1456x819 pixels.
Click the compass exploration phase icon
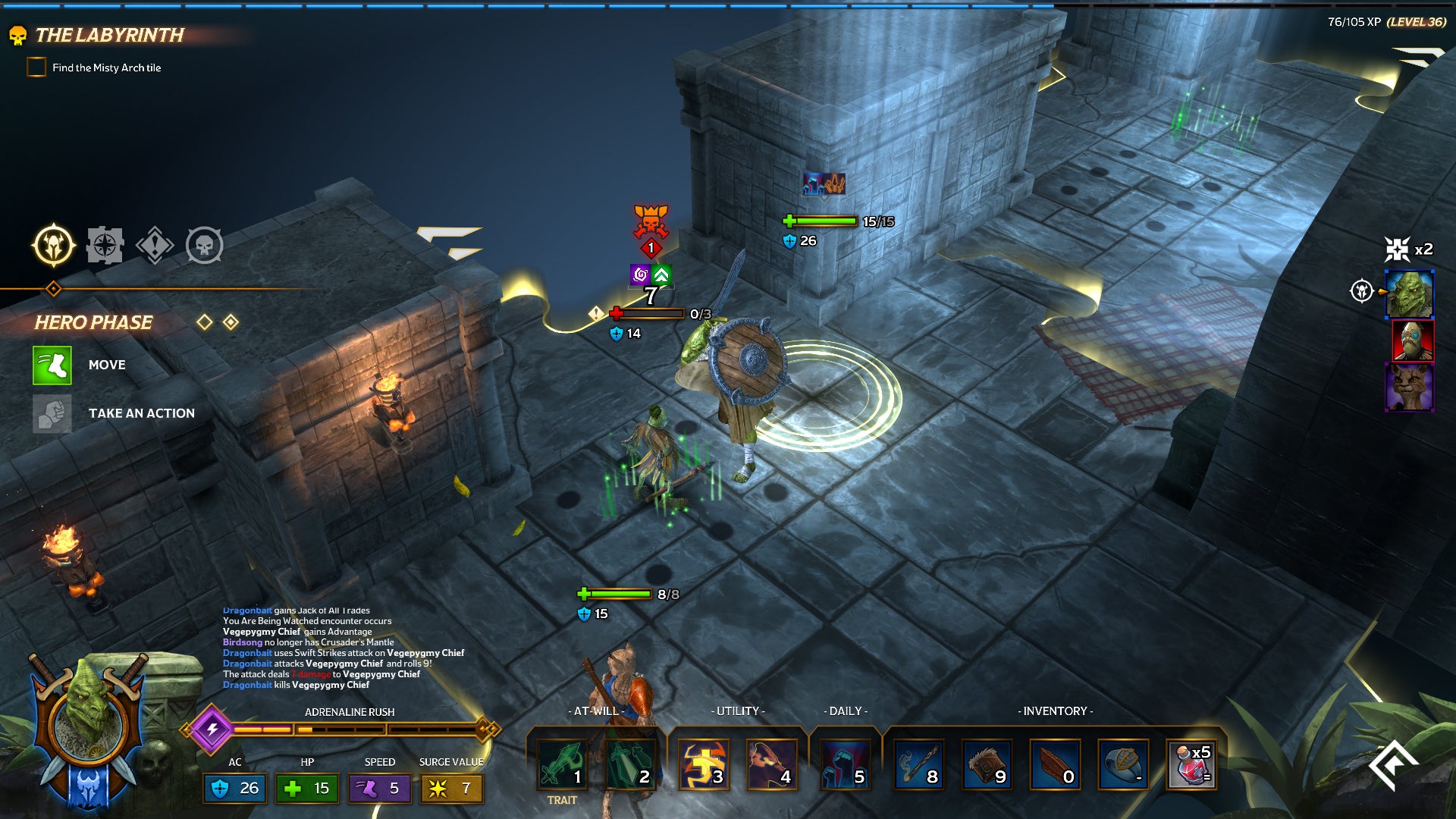105,245
